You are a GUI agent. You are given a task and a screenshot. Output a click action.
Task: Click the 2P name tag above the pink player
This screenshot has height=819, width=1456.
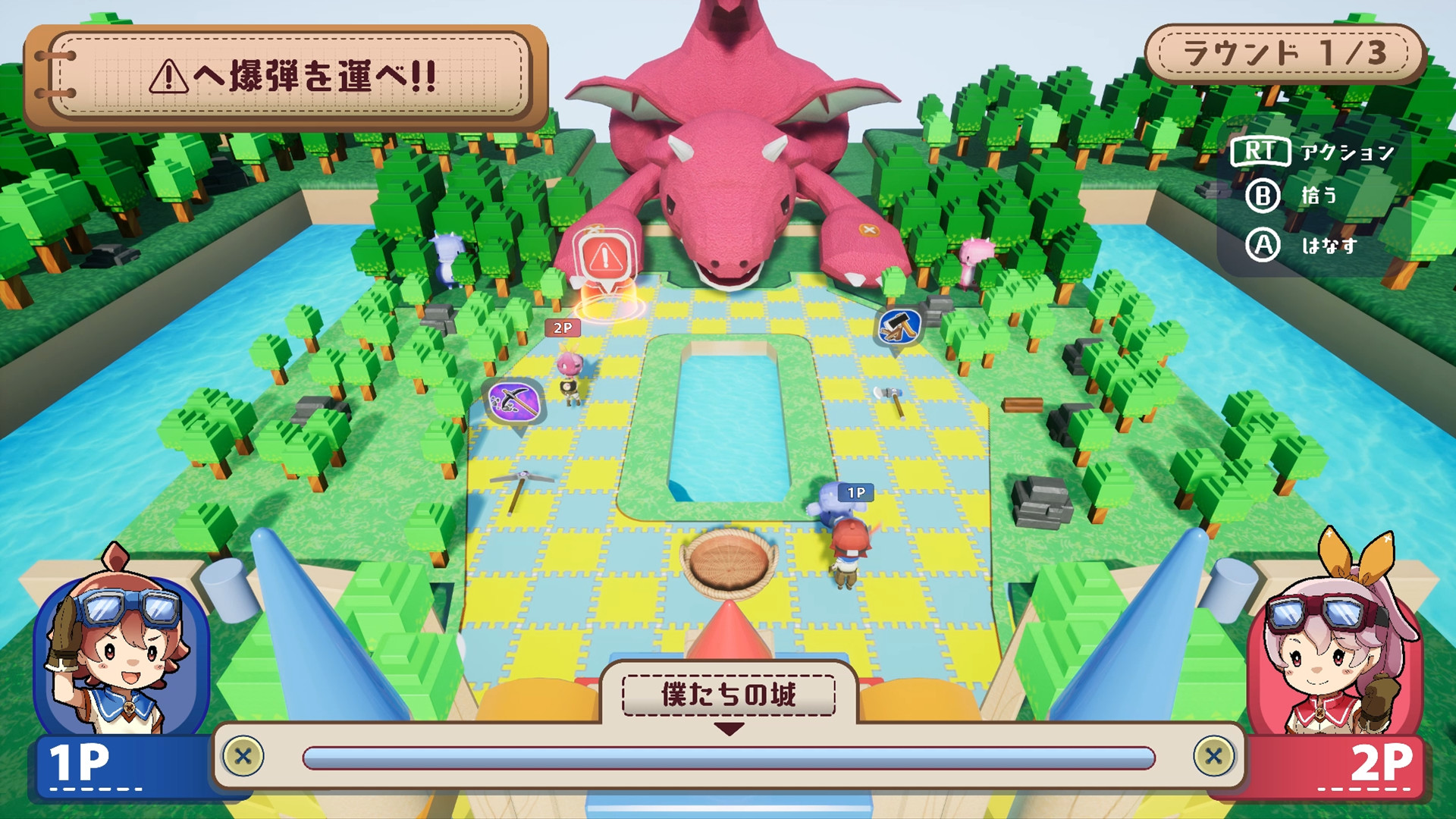(562, 328)
